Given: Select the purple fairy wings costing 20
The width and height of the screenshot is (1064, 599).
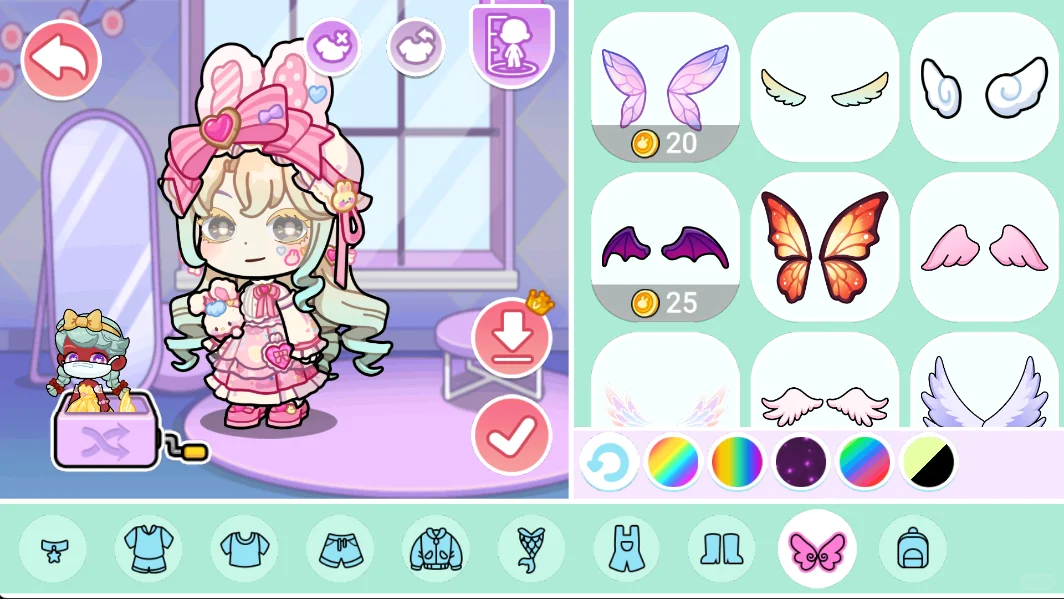Looking at the screenshot, I should point(665,86).
